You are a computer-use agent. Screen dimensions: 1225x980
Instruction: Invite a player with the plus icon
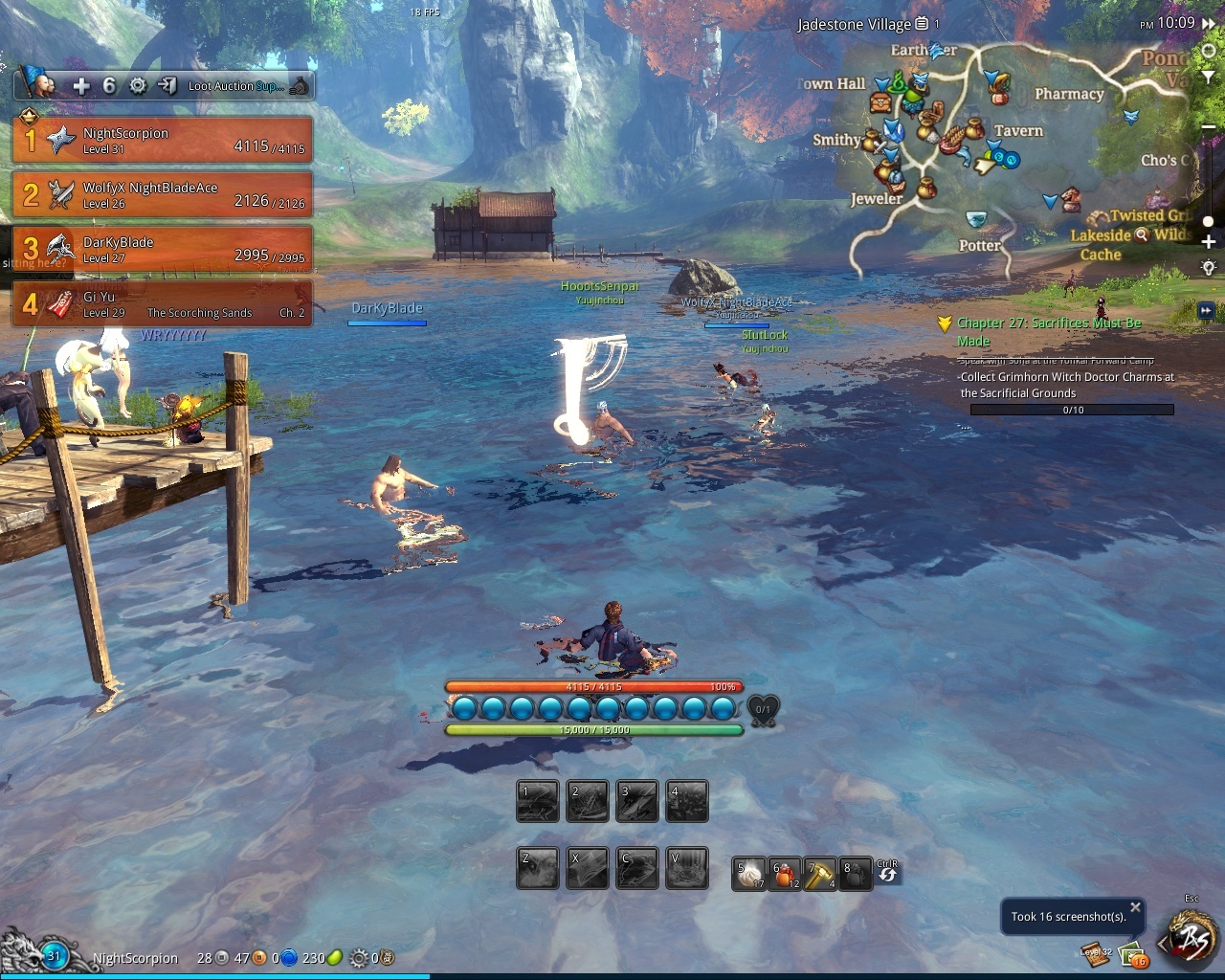(x=81, y=86)
